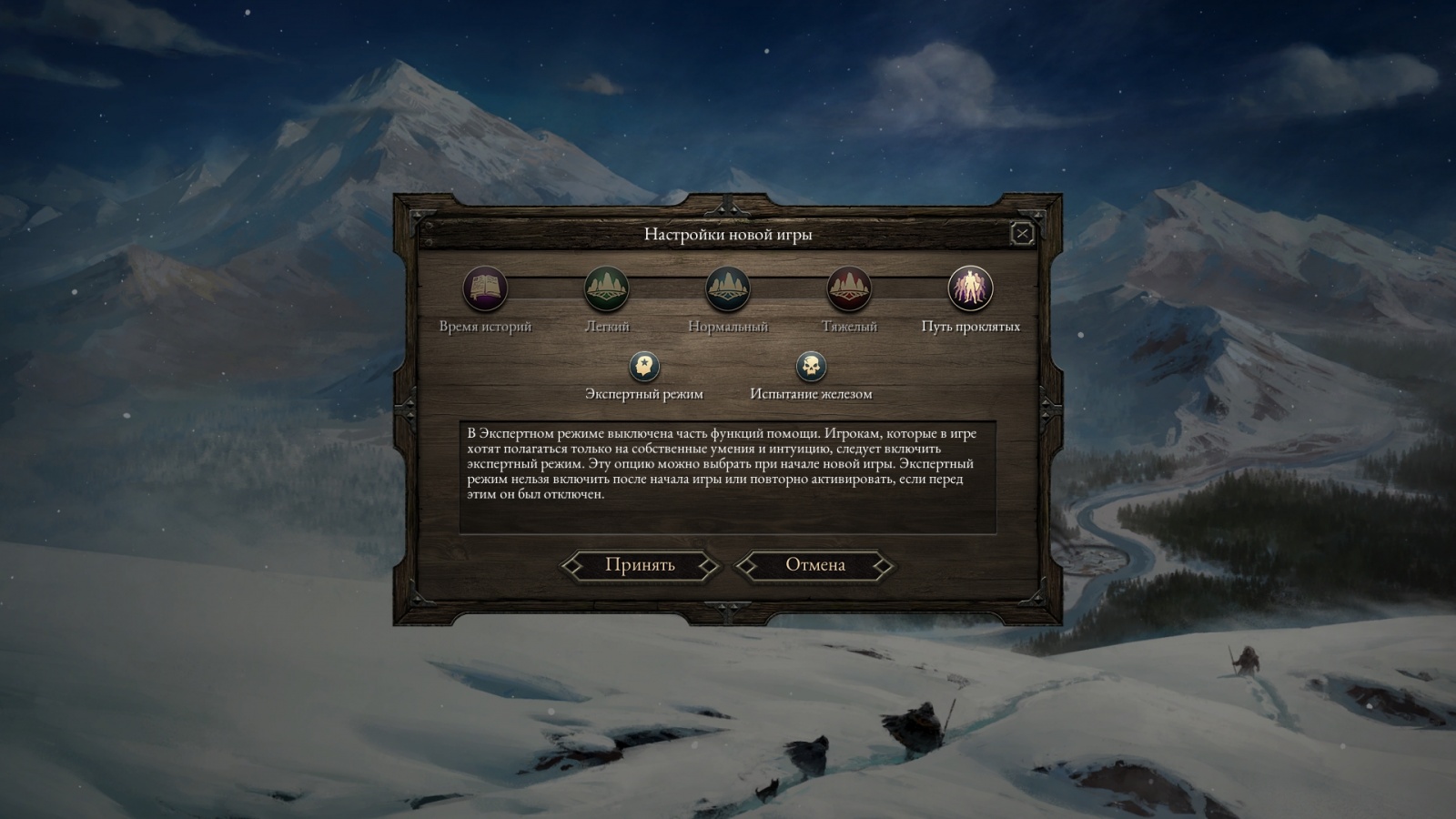Close the new game settings window
This screenshot has height=819, width=1456.
[1022, 234]
